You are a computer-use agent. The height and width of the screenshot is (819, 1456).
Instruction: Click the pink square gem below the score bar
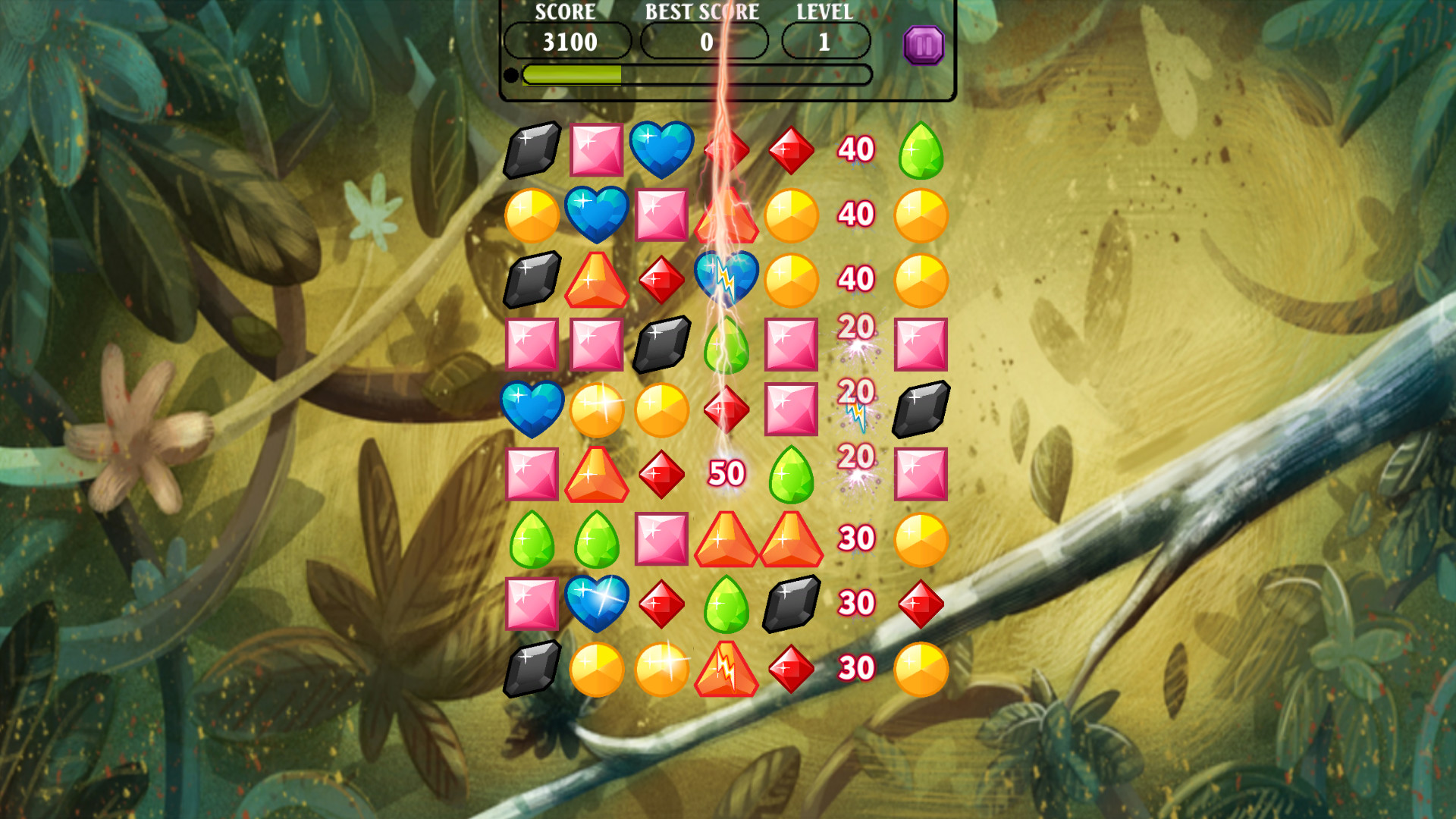(x=596, y=149)
